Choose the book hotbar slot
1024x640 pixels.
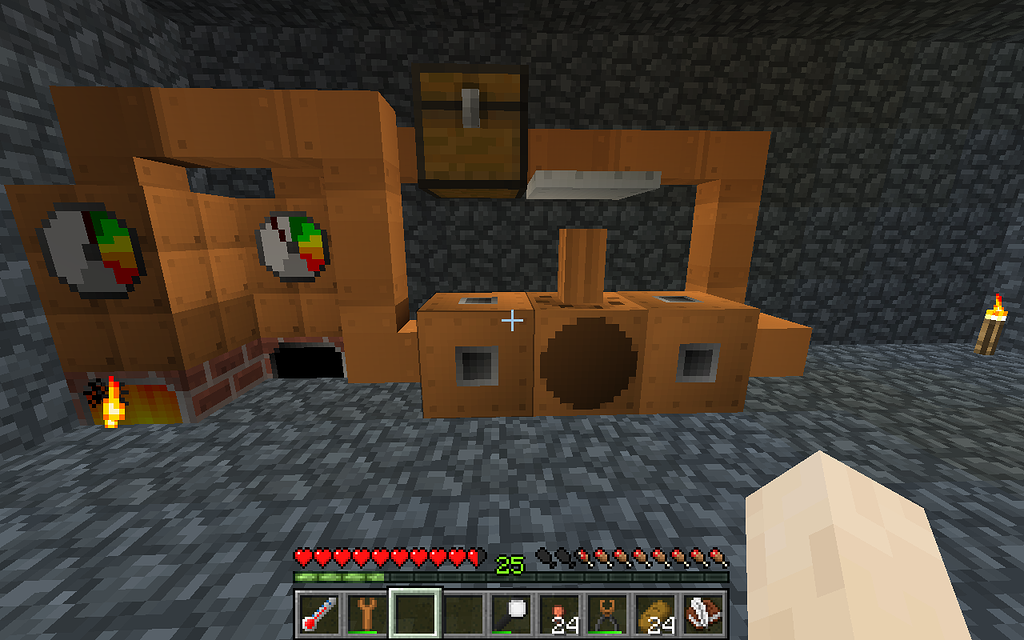click(x=703, y=612)
